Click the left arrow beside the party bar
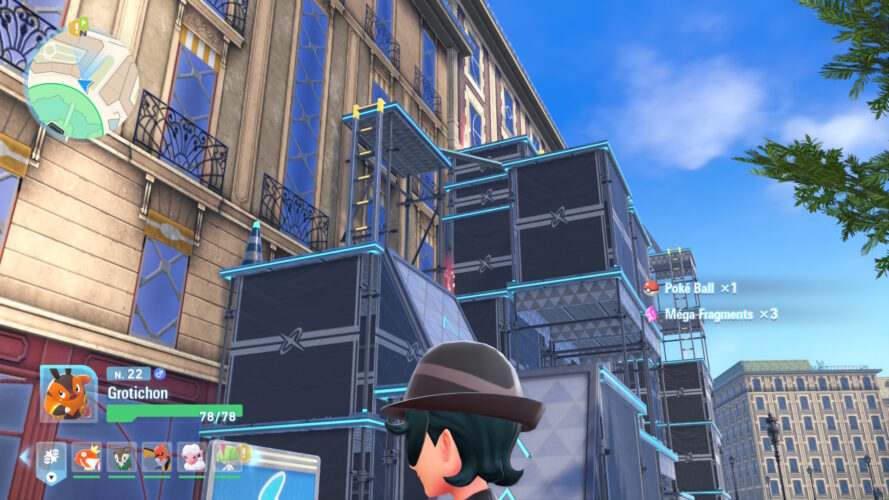Screen dimensions: 889x500 [24, 457]
